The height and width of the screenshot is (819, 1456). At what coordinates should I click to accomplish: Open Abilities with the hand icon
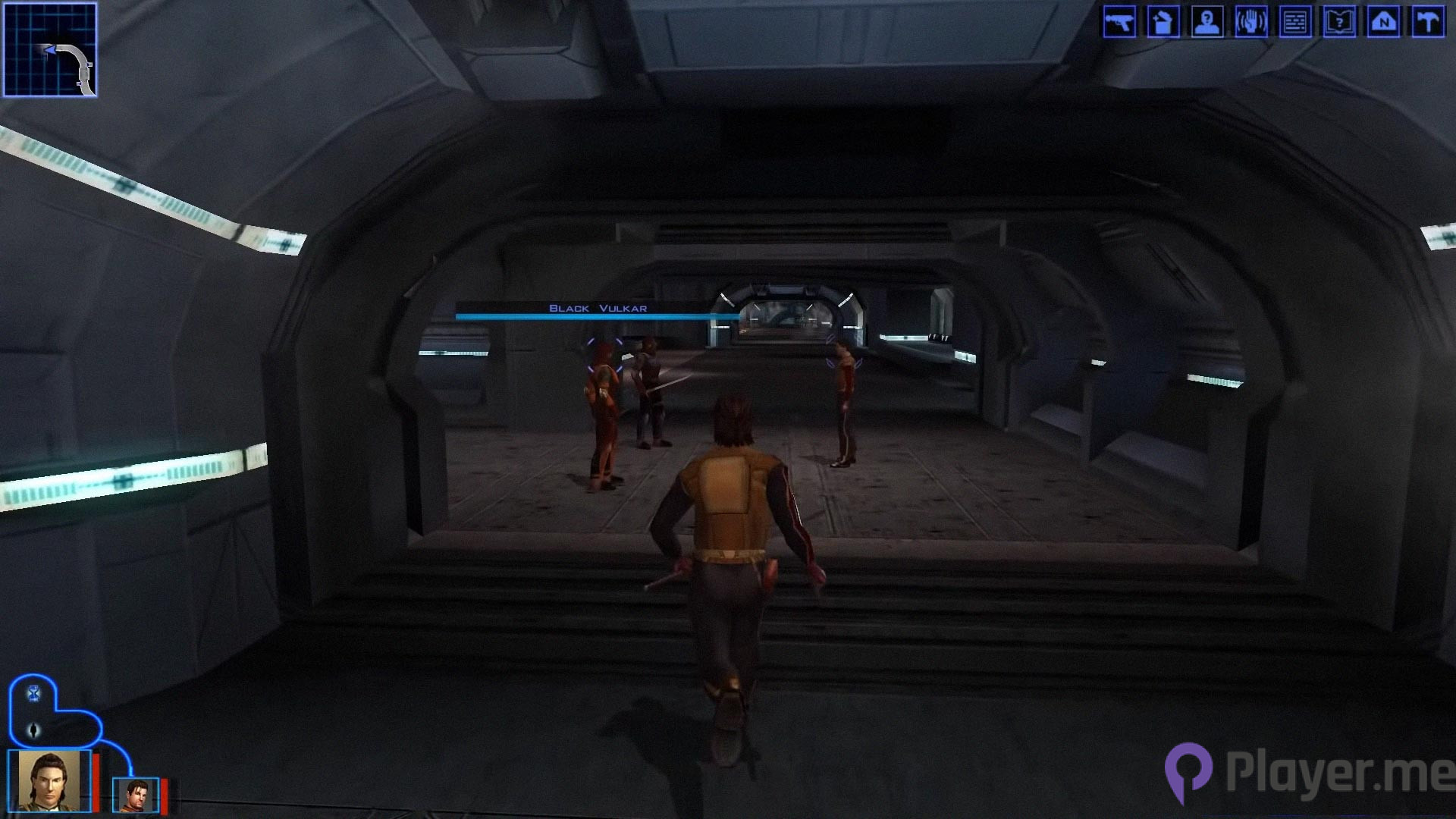point(1251,22)
